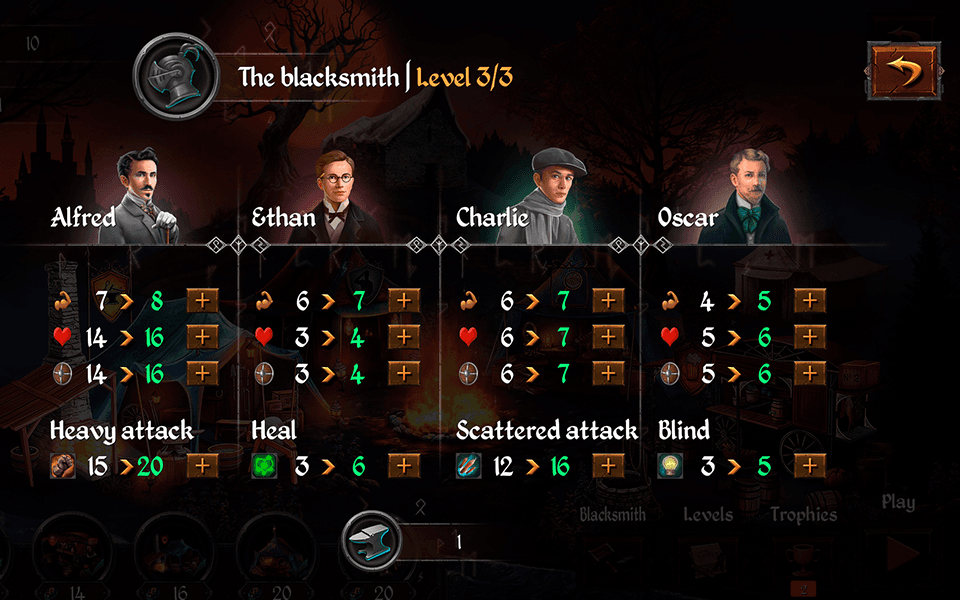
Task: Upgrade Alfred's shield defense stat
Action: (x=203, y=374)
